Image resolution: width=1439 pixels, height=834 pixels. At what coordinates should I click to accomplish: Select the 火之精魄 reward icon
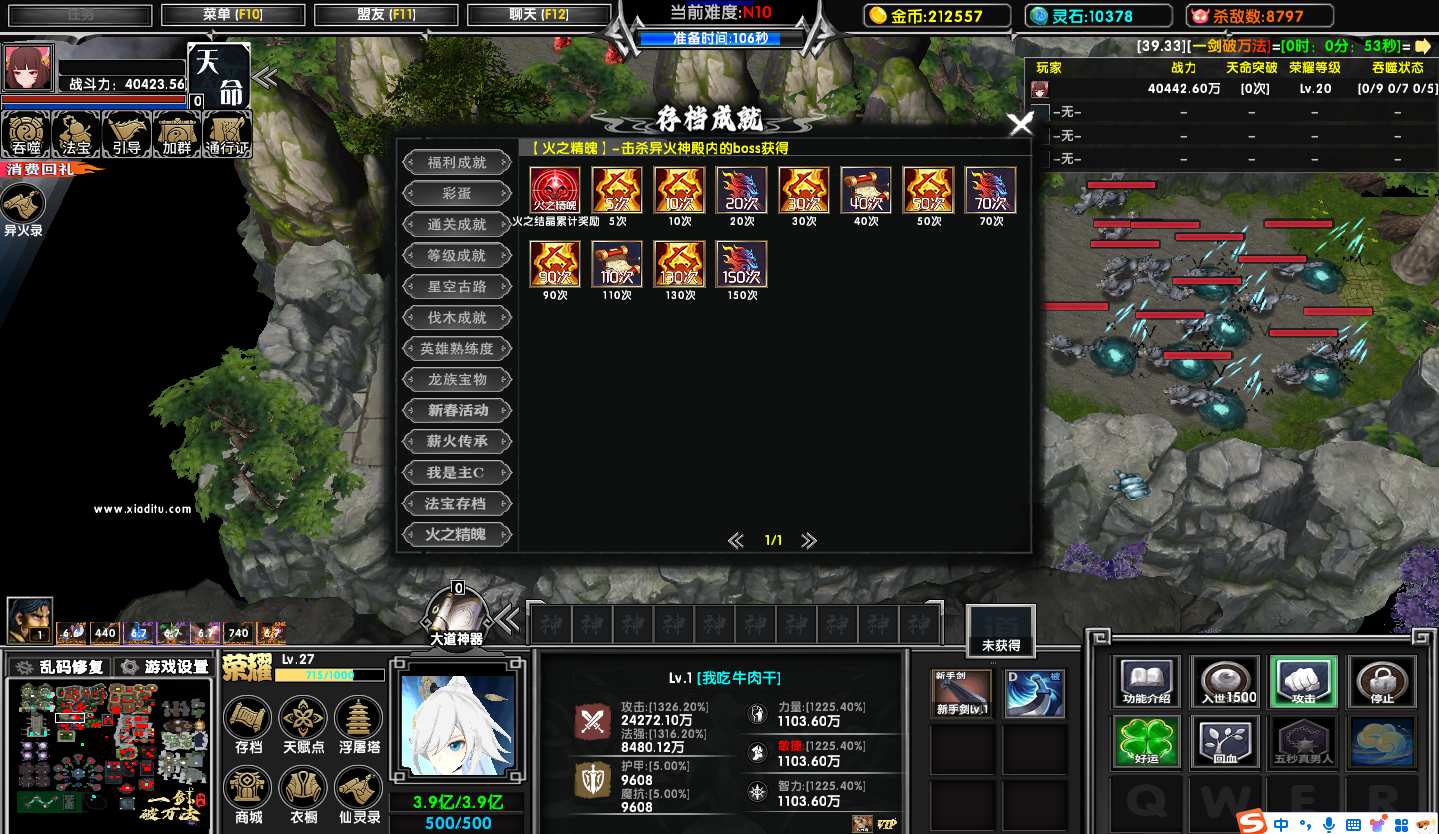pos(554,190)
